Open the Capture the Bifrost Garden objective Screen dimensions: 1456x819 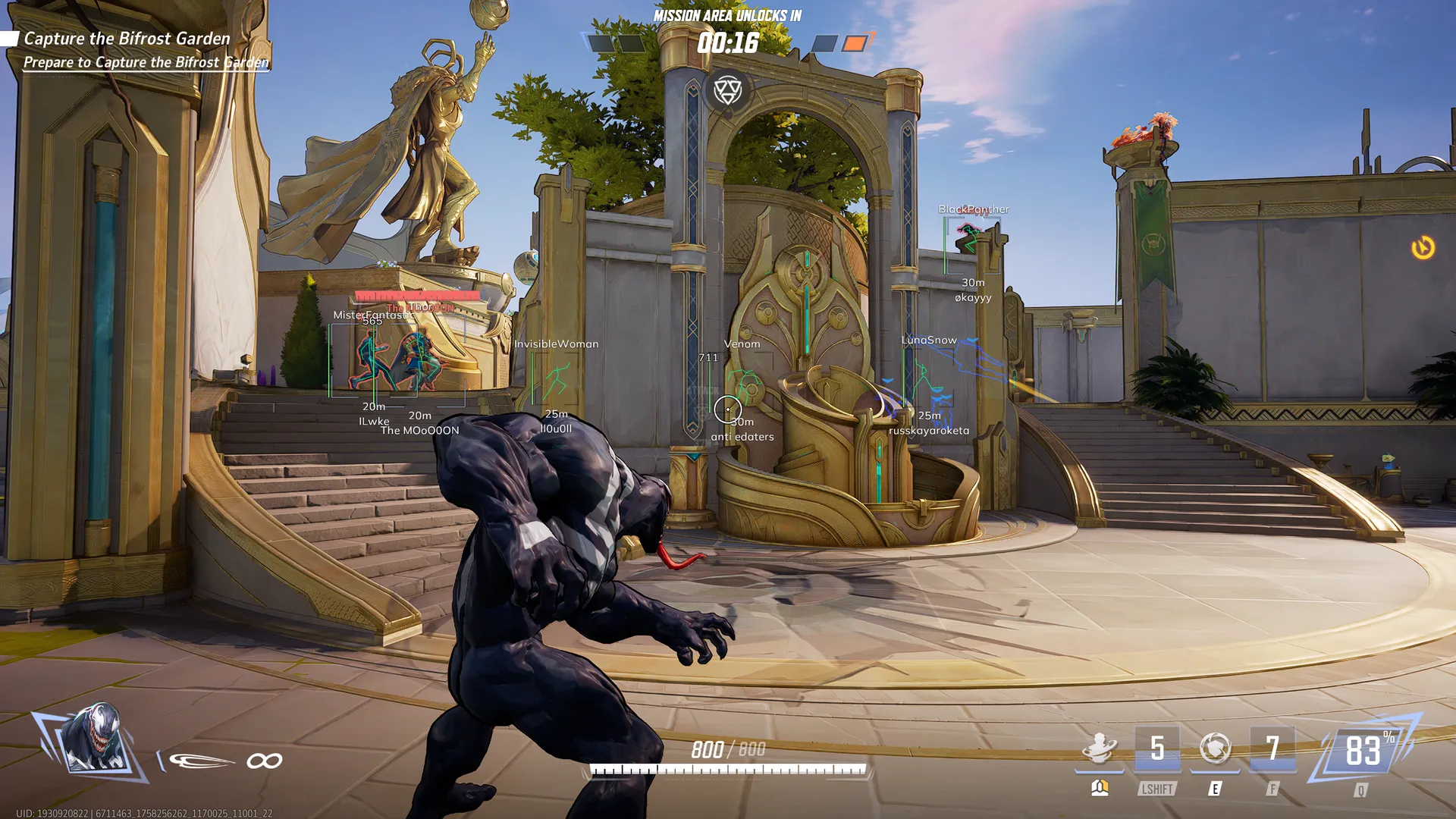pyautogui.click(x=127, y=39)
